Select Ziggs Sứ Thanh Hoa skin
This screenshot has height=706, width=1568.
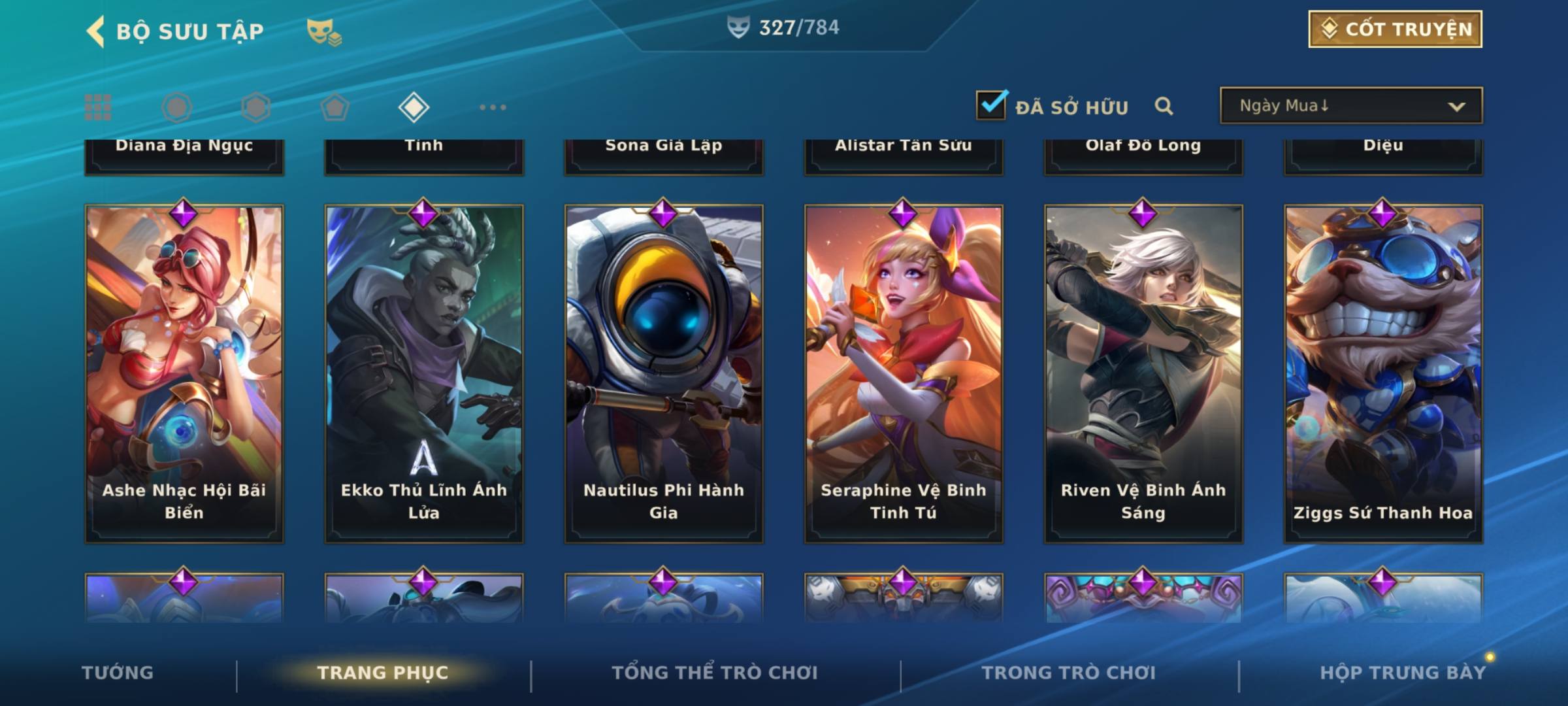point(1383,374)
